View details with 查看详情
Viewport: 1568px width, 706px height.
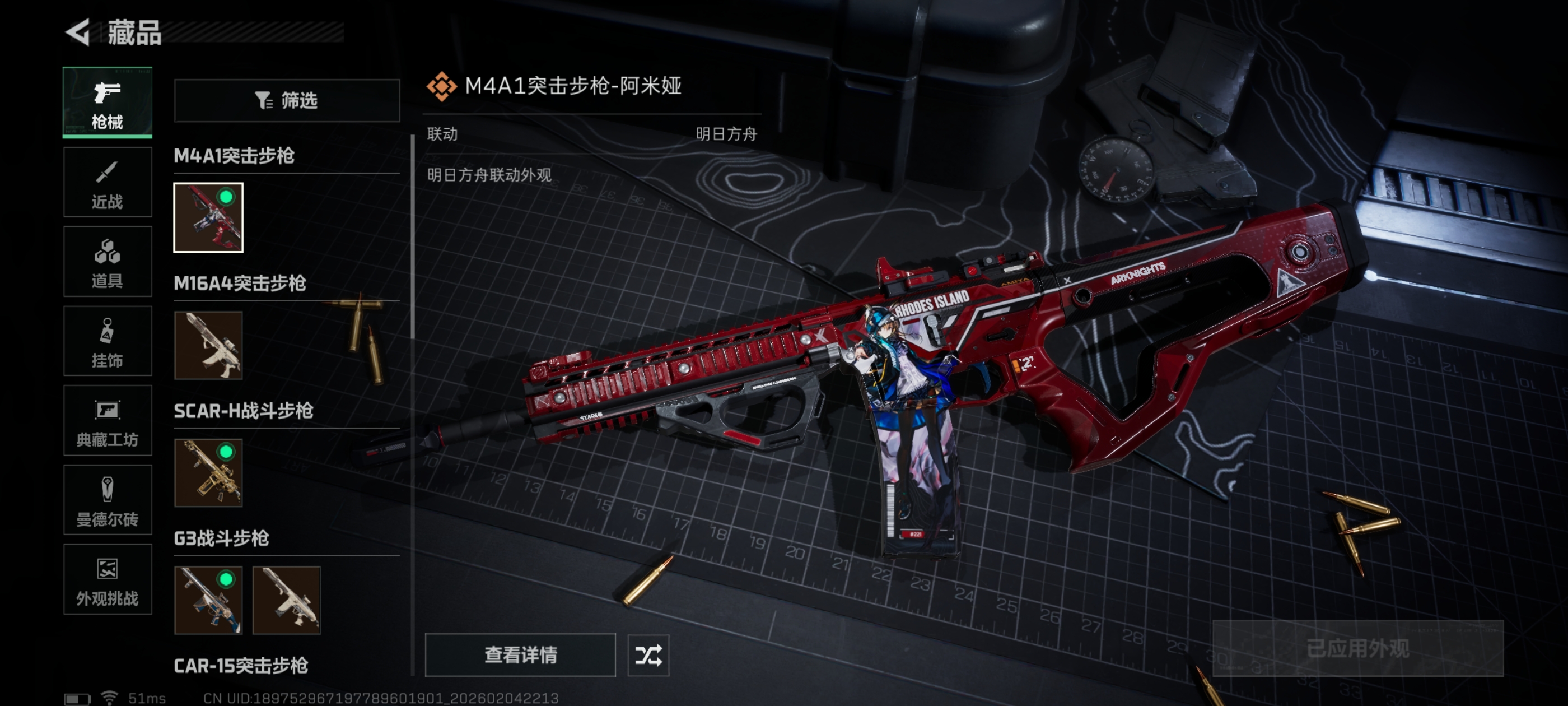pyautogui.click(x=520, y=655)
